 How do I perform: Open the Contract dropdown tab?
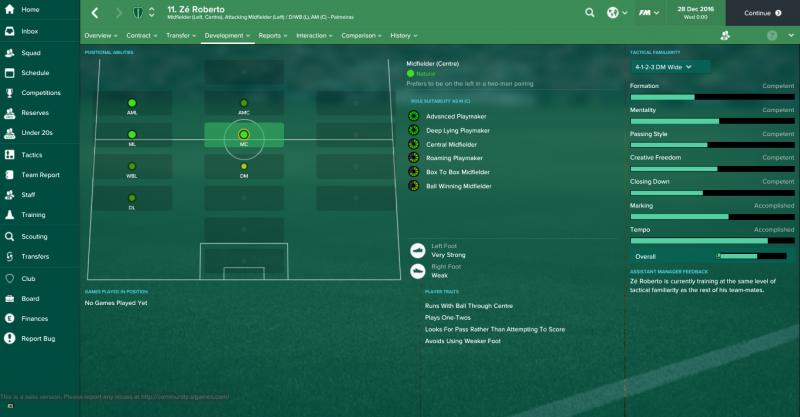[142, 35]
